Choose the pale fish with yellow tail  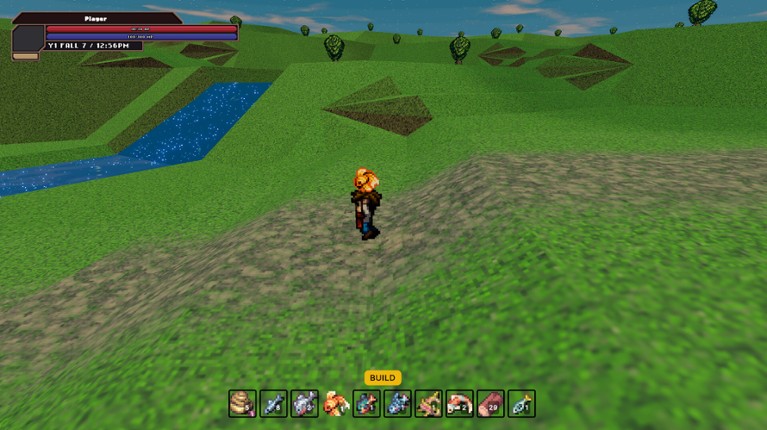pos(521,404)
